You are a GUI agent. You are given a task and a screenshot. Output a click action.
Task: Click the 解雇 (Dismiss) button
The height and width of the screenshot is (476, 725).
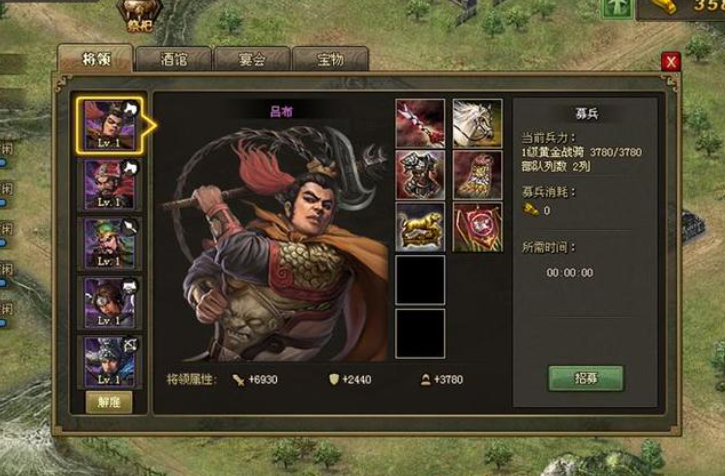(x=108, y=402)
